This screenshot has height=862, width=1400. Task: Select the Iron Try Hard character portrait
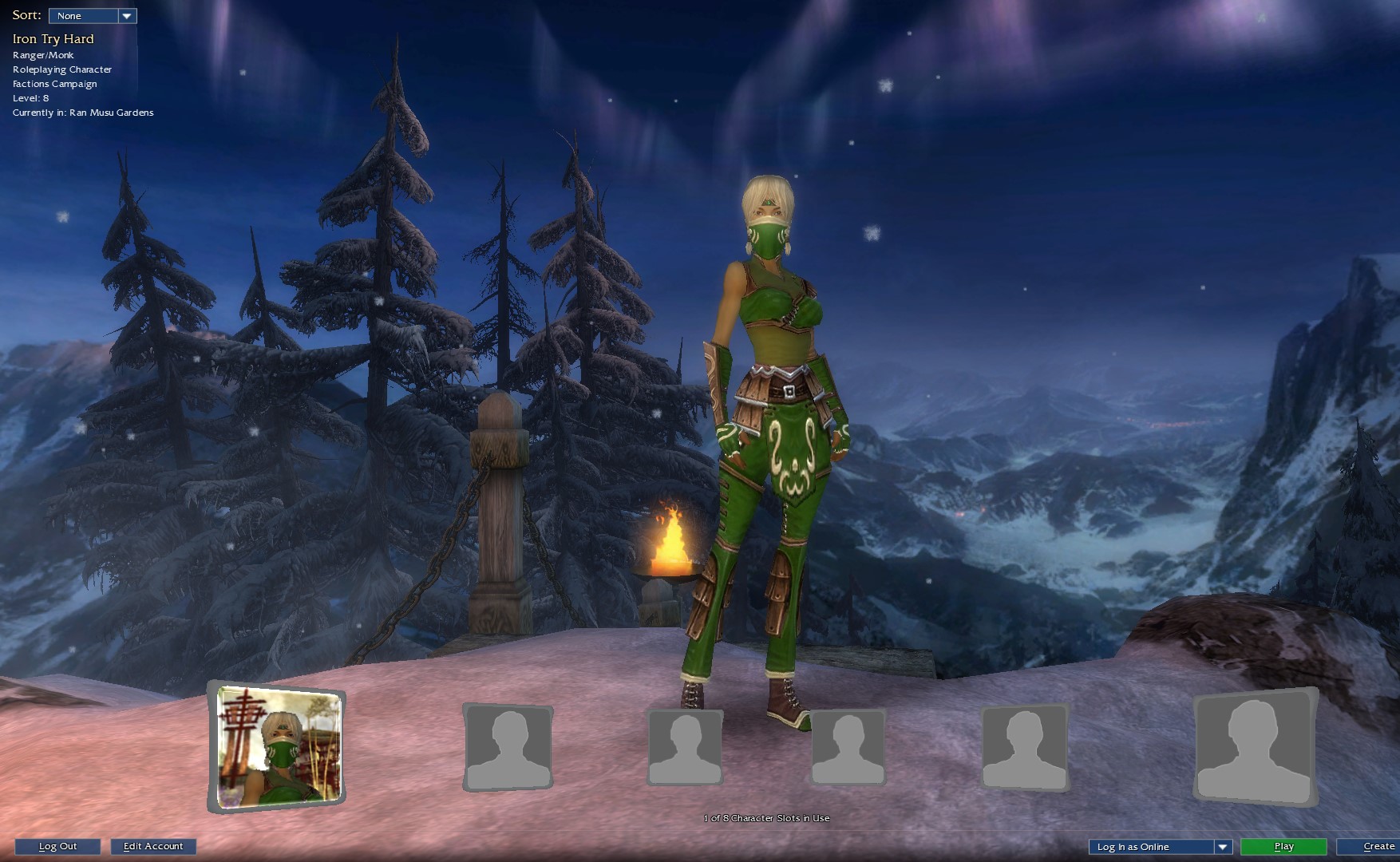[x=278, y=747]
